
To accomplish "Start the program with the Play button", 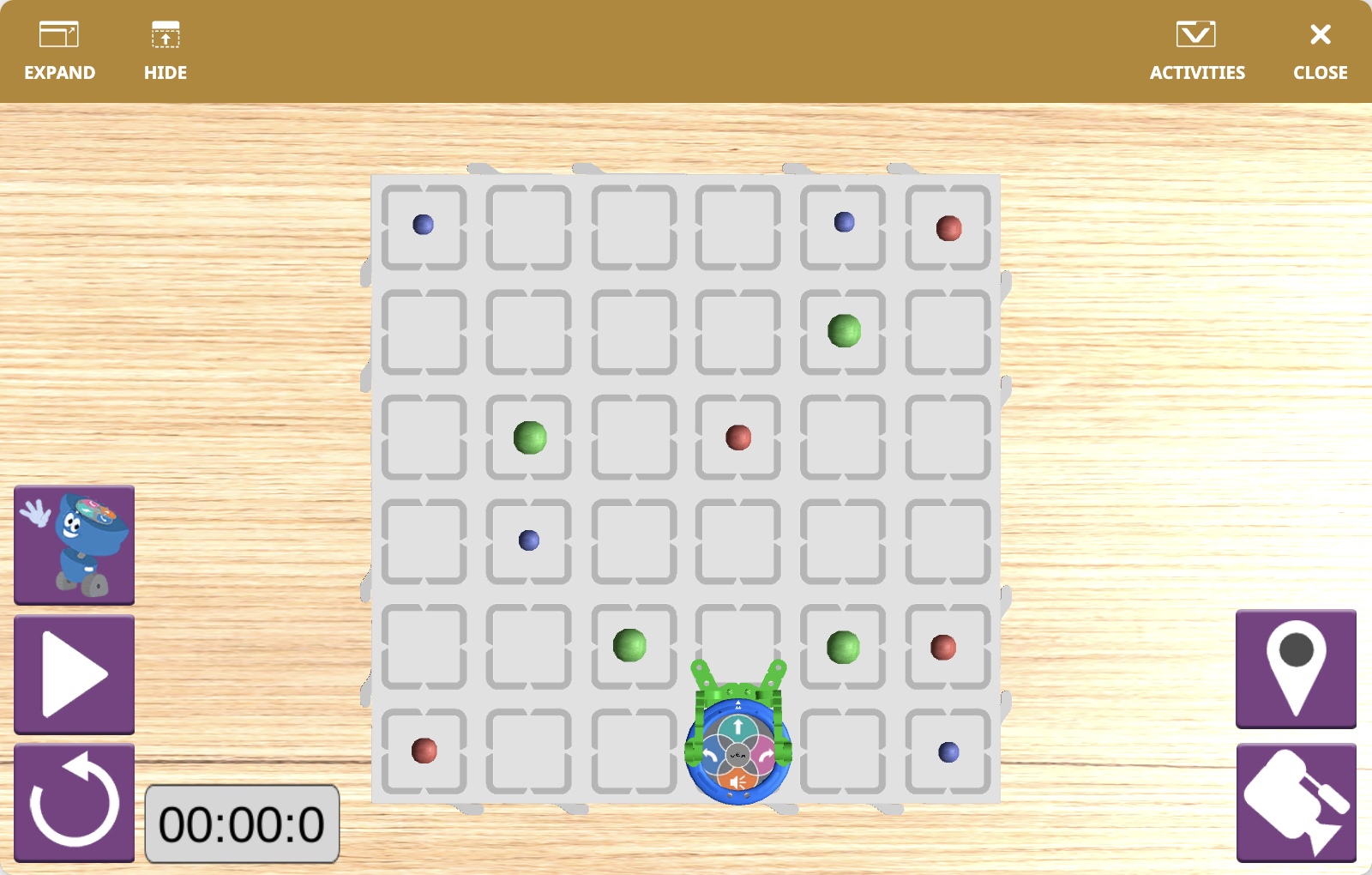I will click(74, 672).
